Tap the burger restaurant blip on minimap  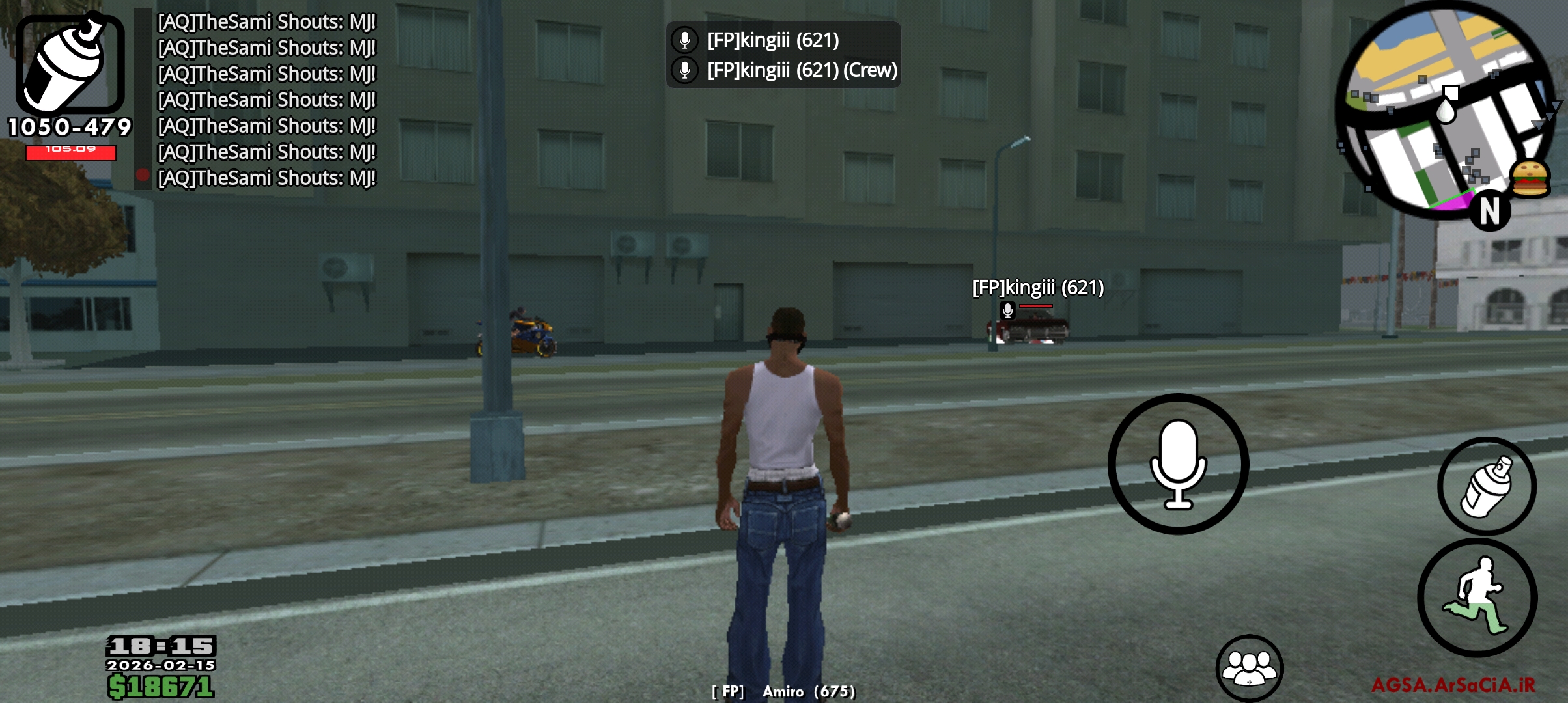(1529, 178)
